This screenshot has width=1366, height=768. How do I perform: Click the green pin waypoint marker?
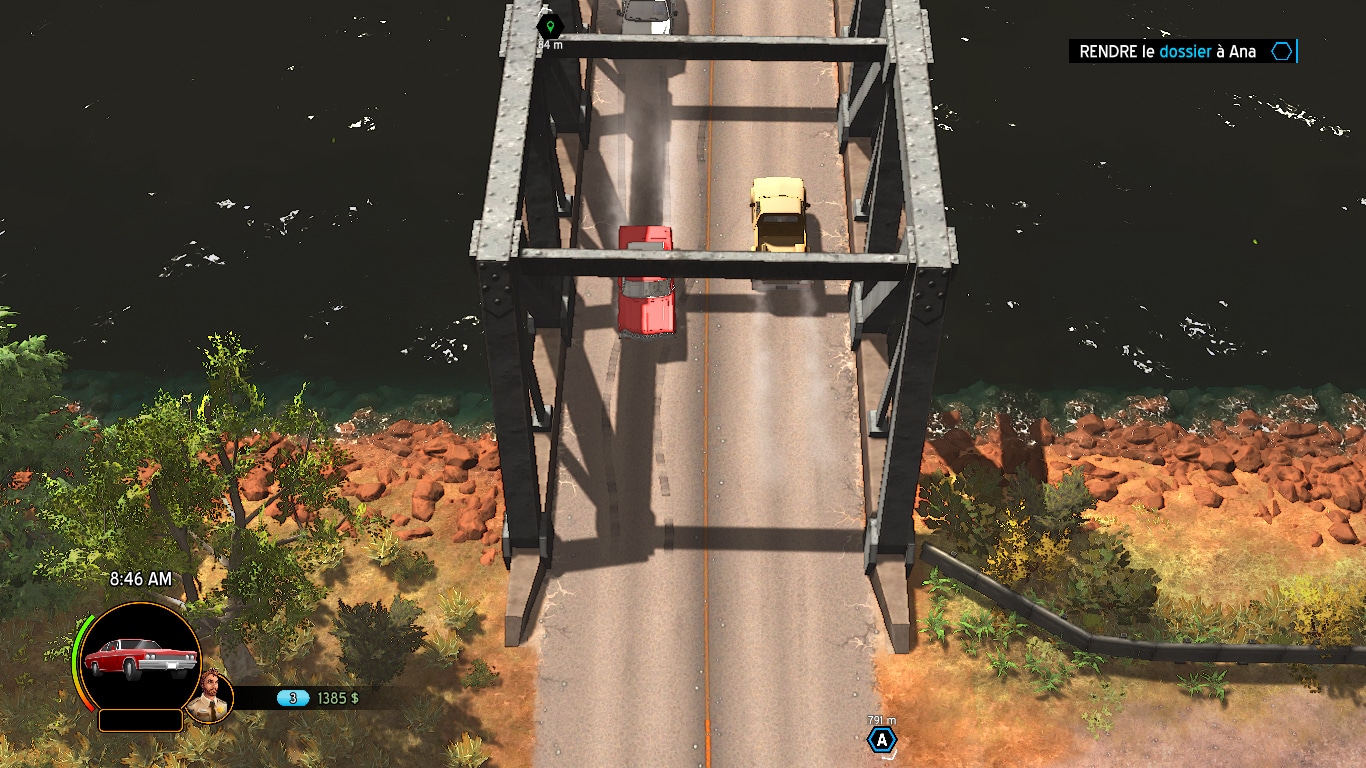[x=549, y=27]
